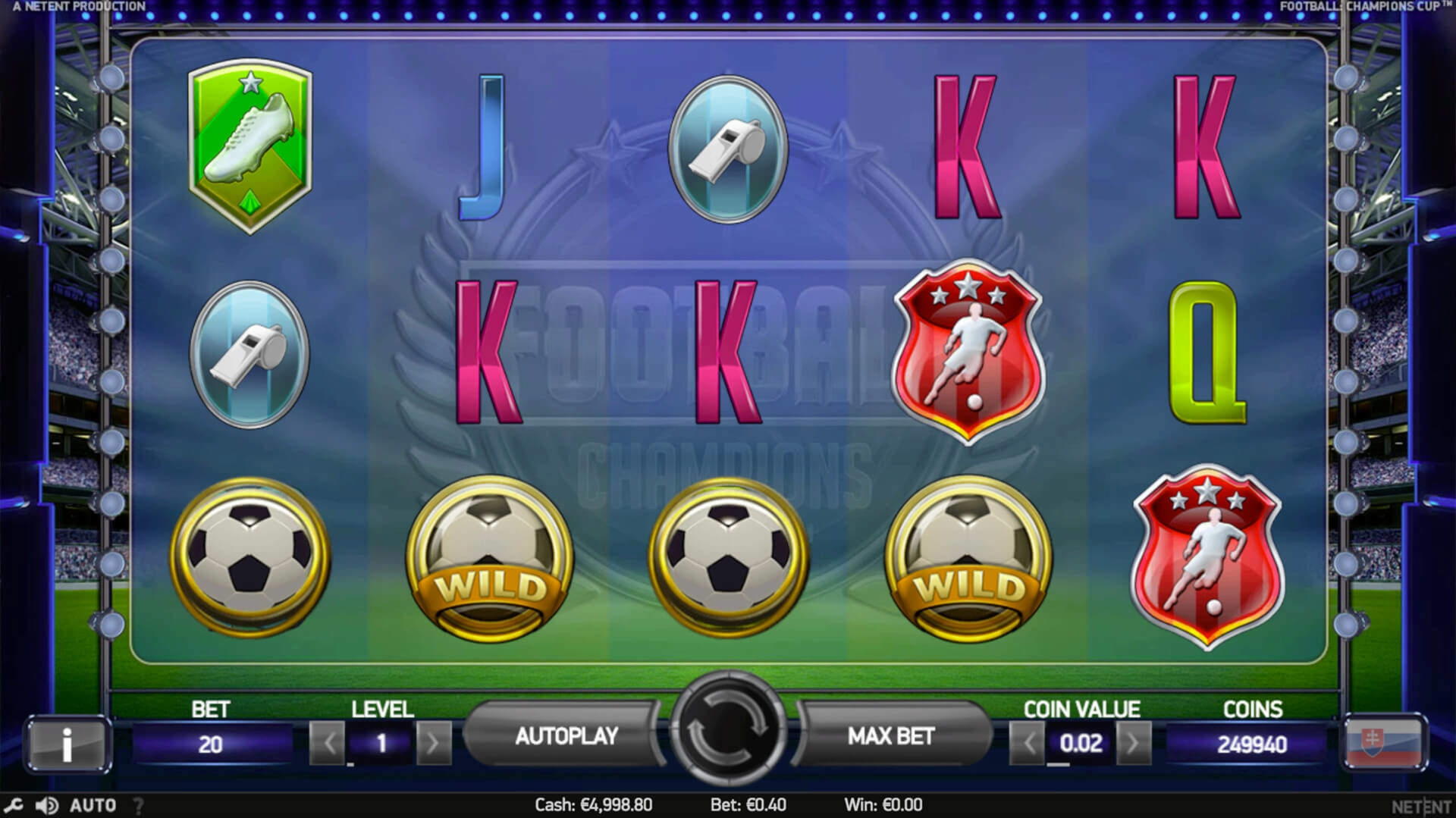Open the AUTO play options
The width and height of the screenshot is (1456, 818).
tap(93, 805)
